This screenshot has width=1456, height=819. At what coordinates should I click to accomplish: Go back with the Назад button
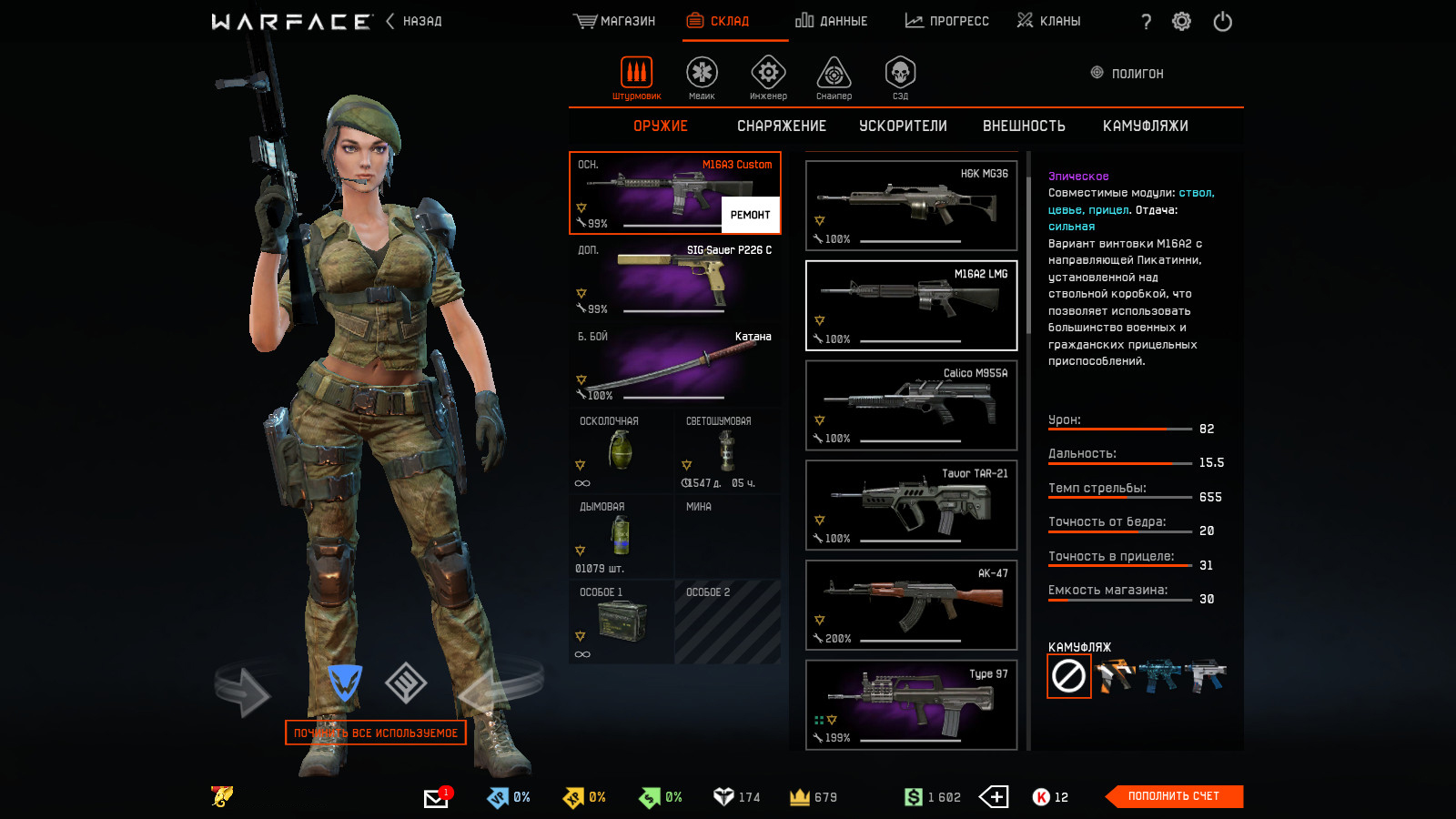pos(415,21)
